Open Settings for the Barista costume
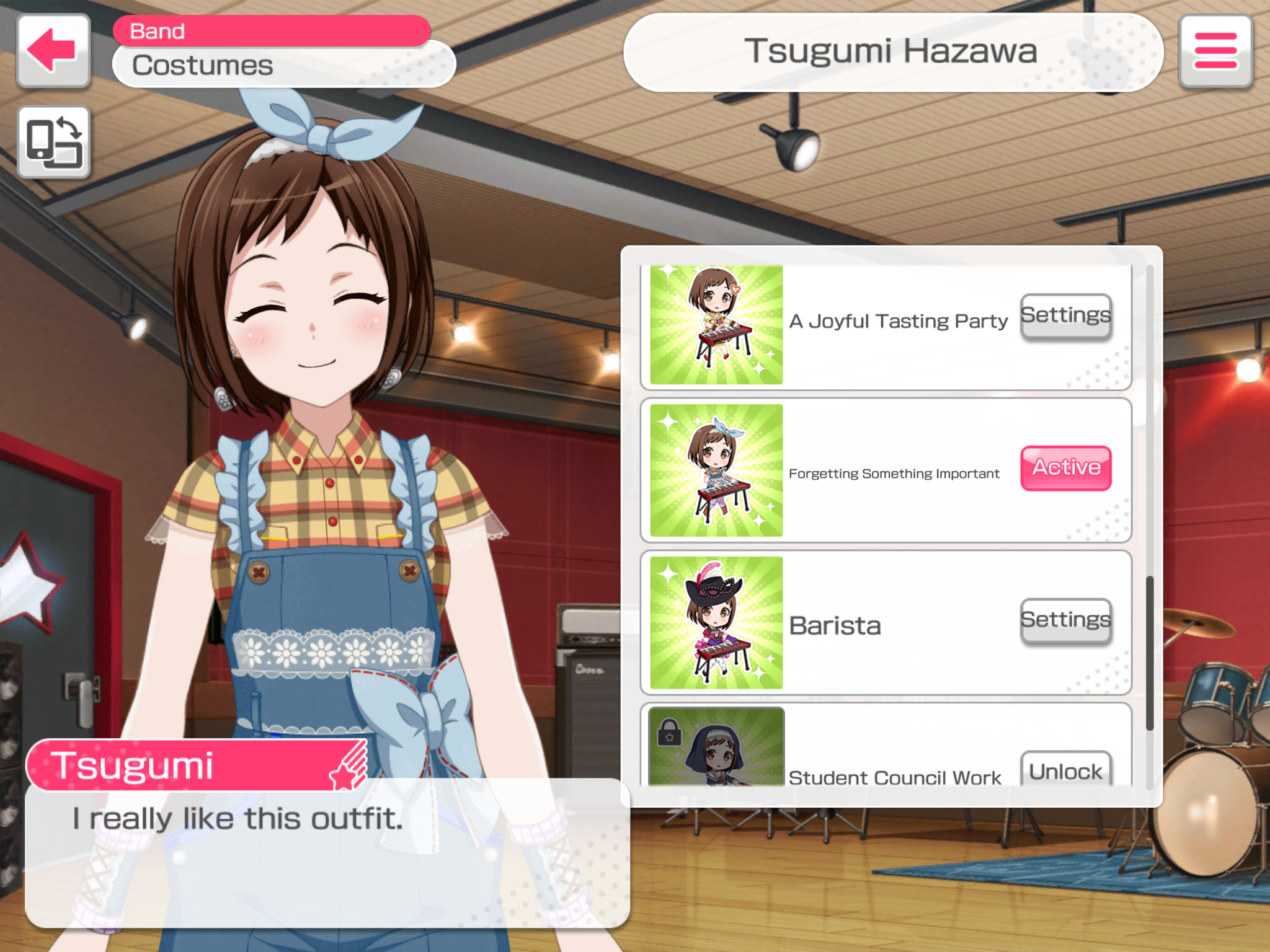Screen dimensions: 1270x952 coord(1065,621)
